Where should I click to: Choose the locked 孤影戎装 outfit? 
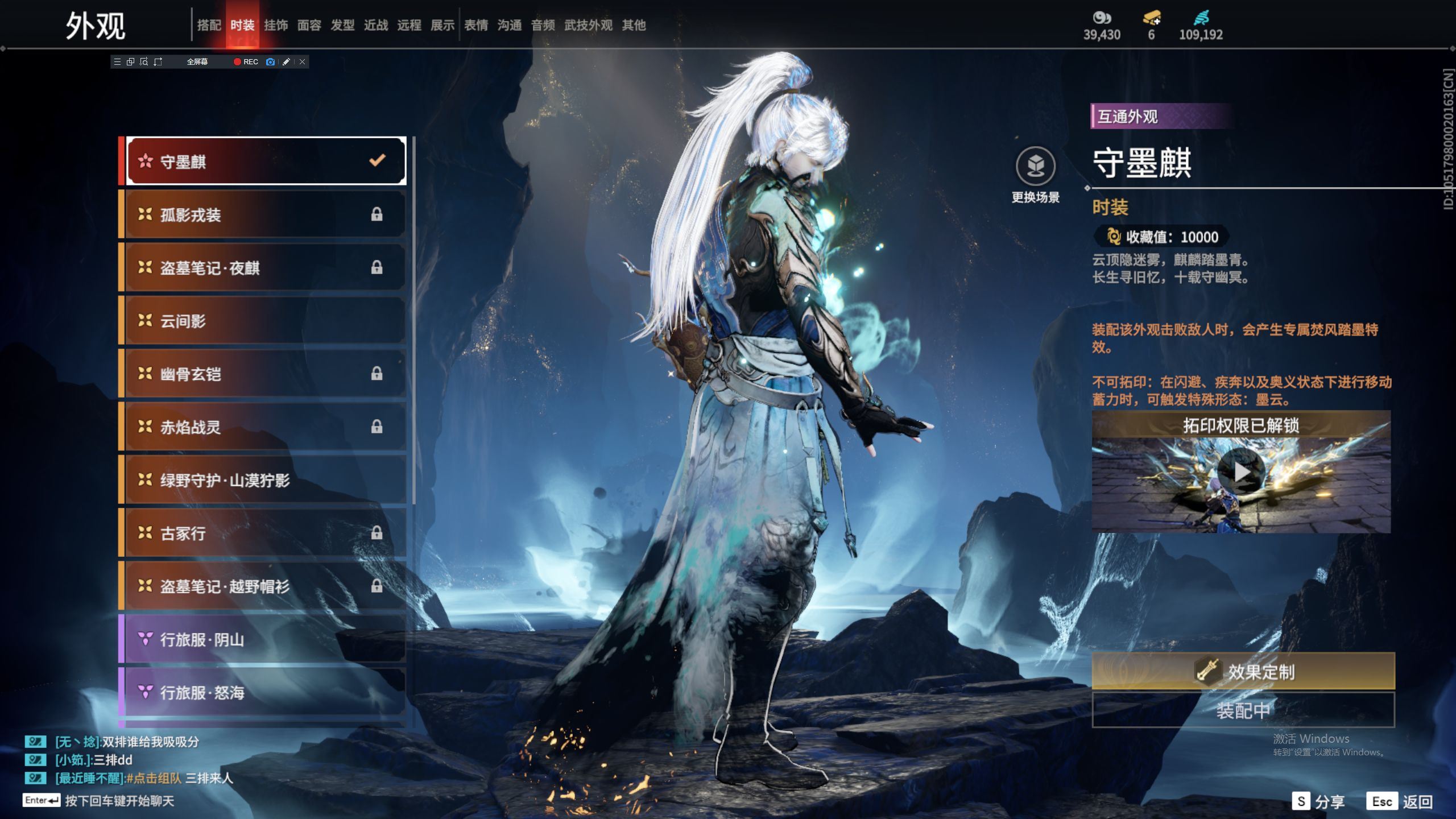[x=265, y=214]
